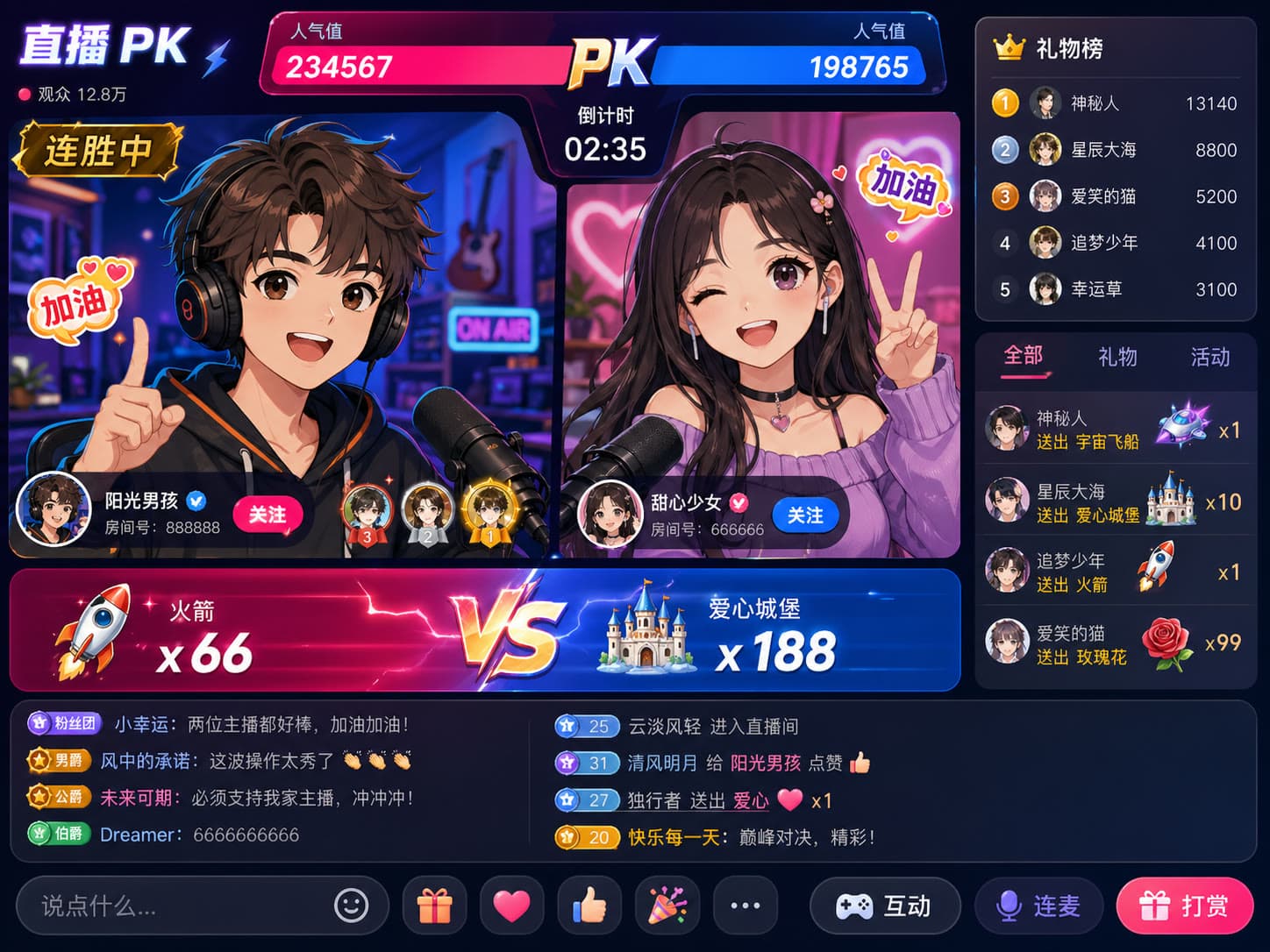The width and height of the screenshot is (1270, 952).
Task: Follow 阳光男孩 with the 关注 button
Action: point(268,515)
